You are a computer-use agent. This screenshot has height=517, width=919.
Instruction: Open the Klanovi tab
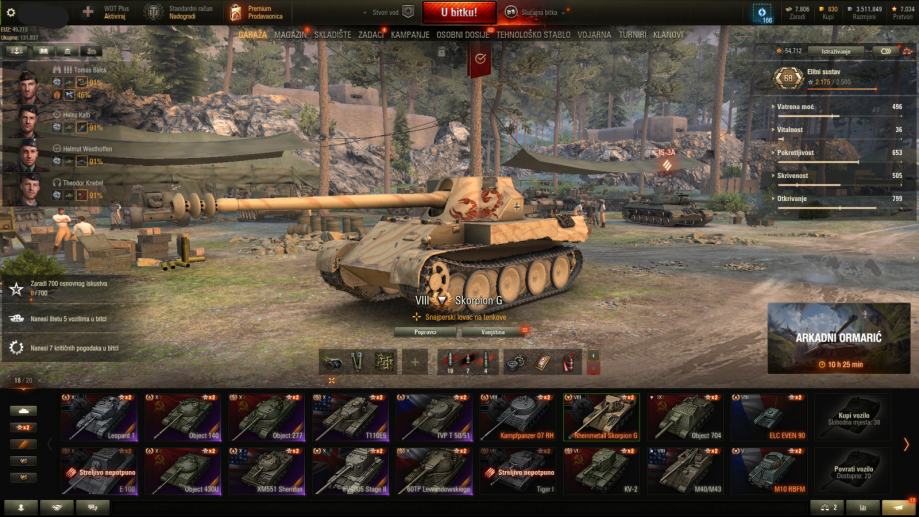click(x=668, y=34)
